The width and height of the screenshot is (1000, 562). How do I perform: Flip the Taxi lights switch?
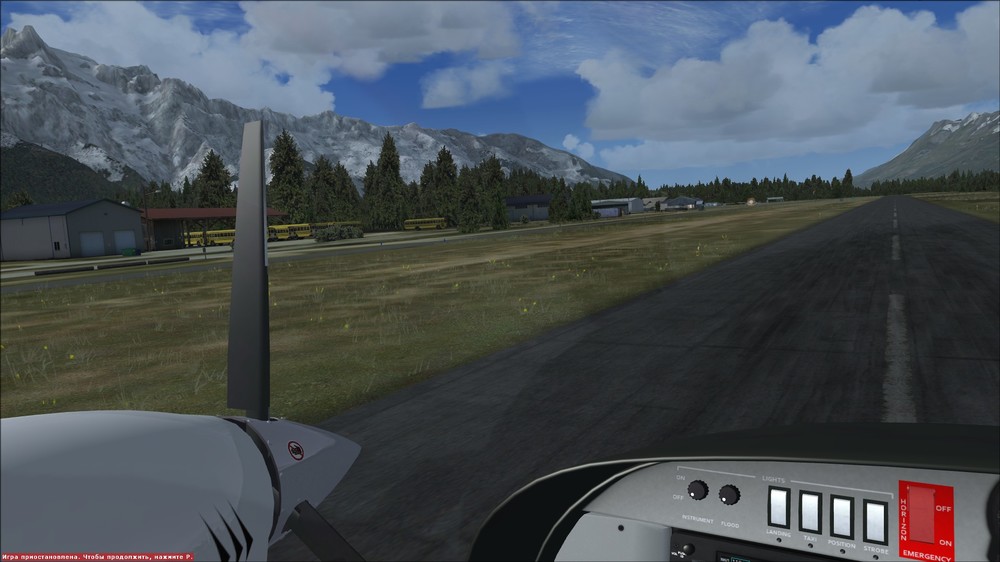click(810, 512)
